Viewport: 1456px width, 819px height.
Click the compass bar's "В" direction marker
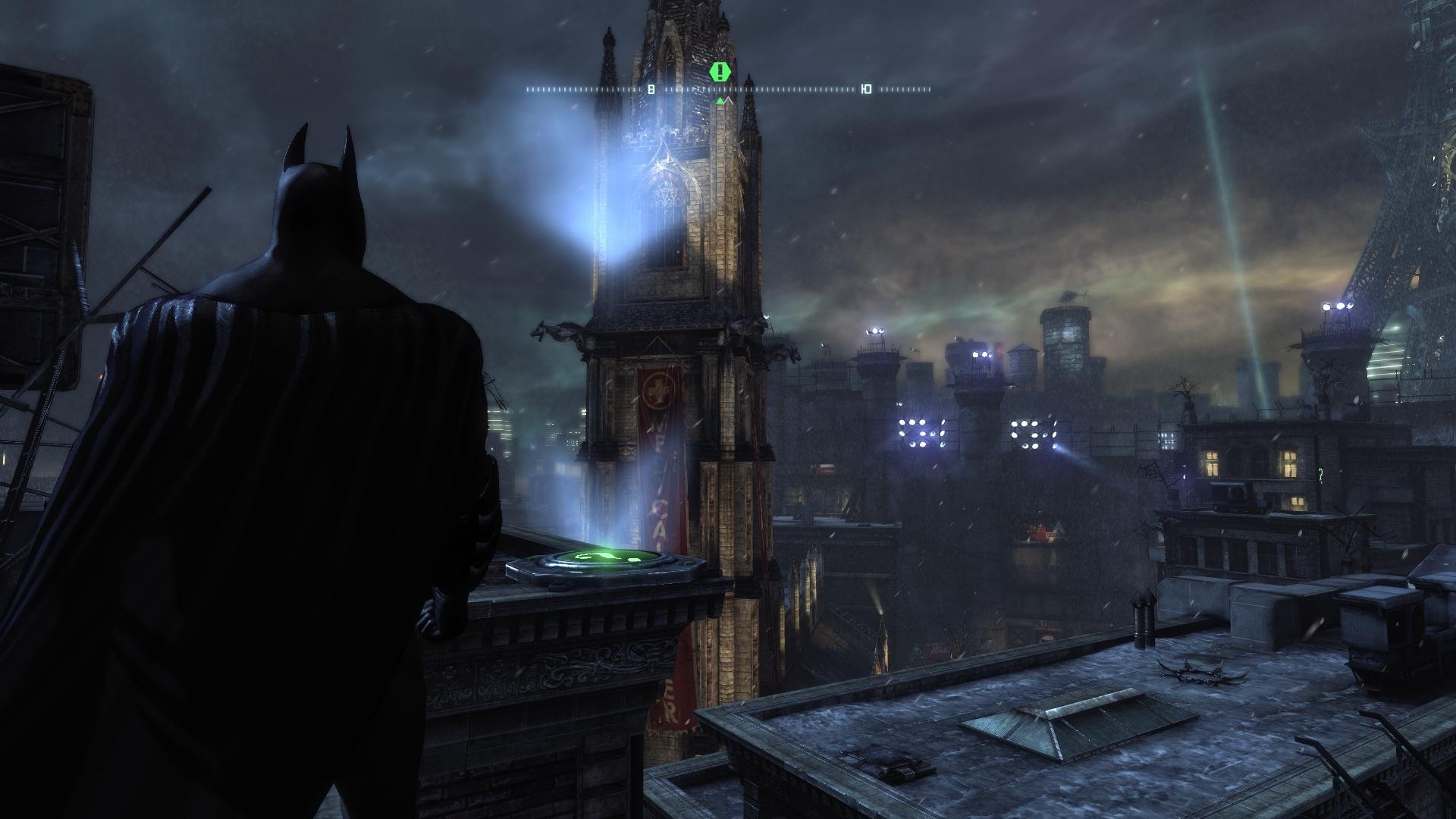pos(651,89)
